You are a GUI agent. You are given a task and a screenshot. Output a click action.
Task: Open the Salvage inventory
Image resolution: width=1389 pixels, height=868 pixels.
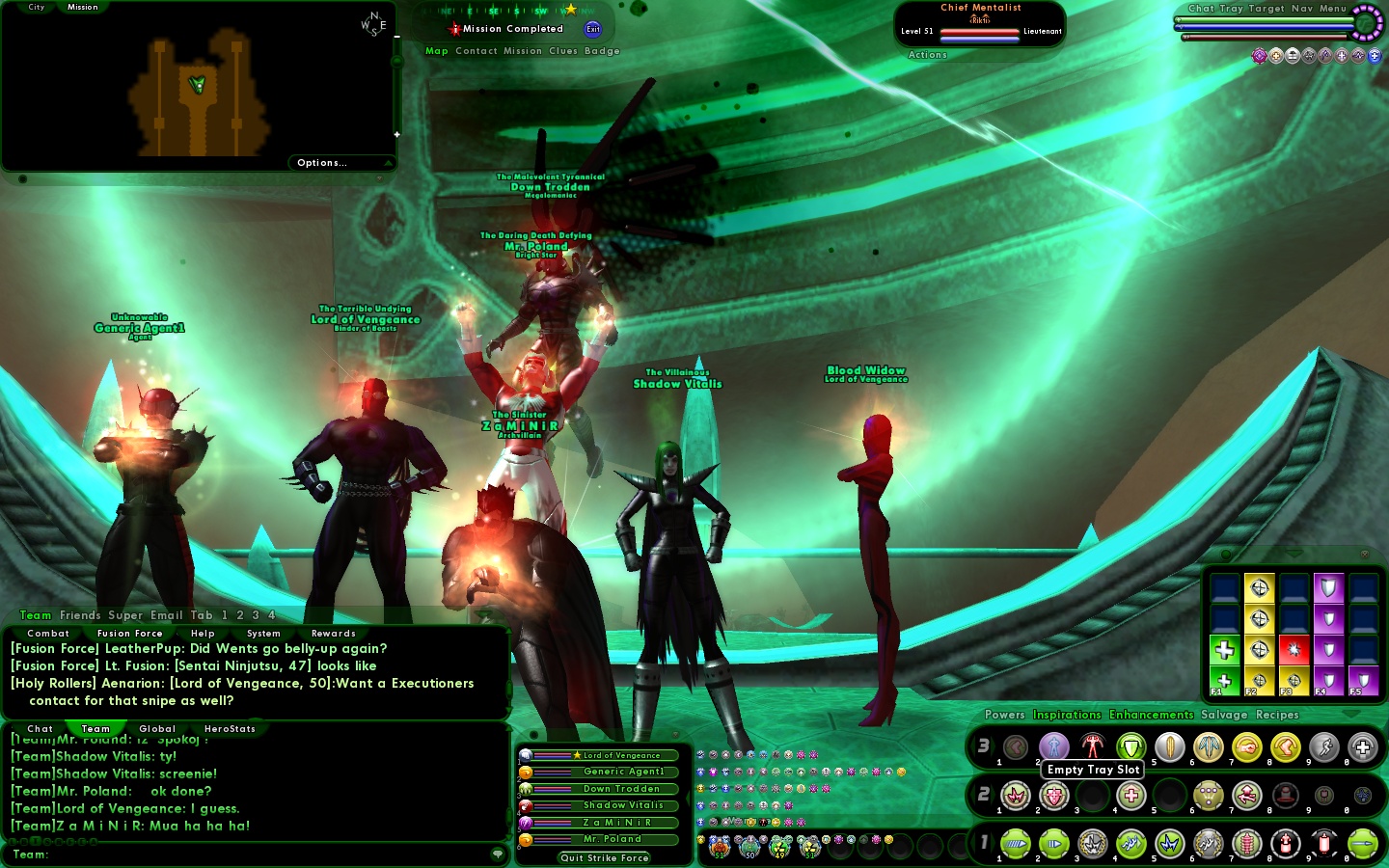point(1224,715)
